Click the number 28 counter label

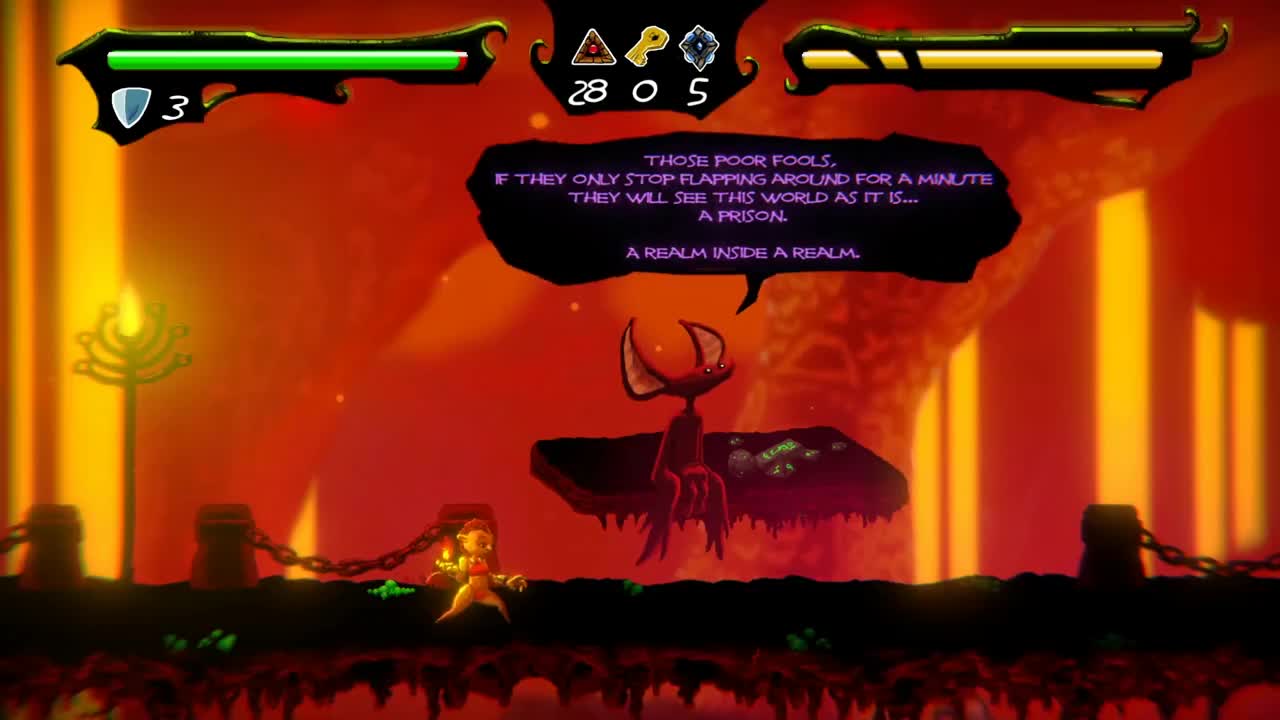589,92
